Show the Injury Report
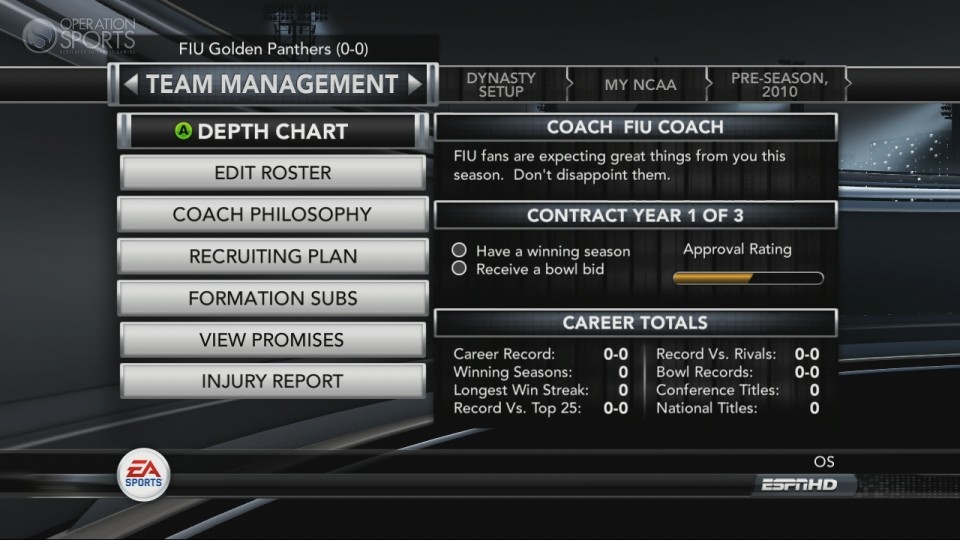 (x=272, y=381)
